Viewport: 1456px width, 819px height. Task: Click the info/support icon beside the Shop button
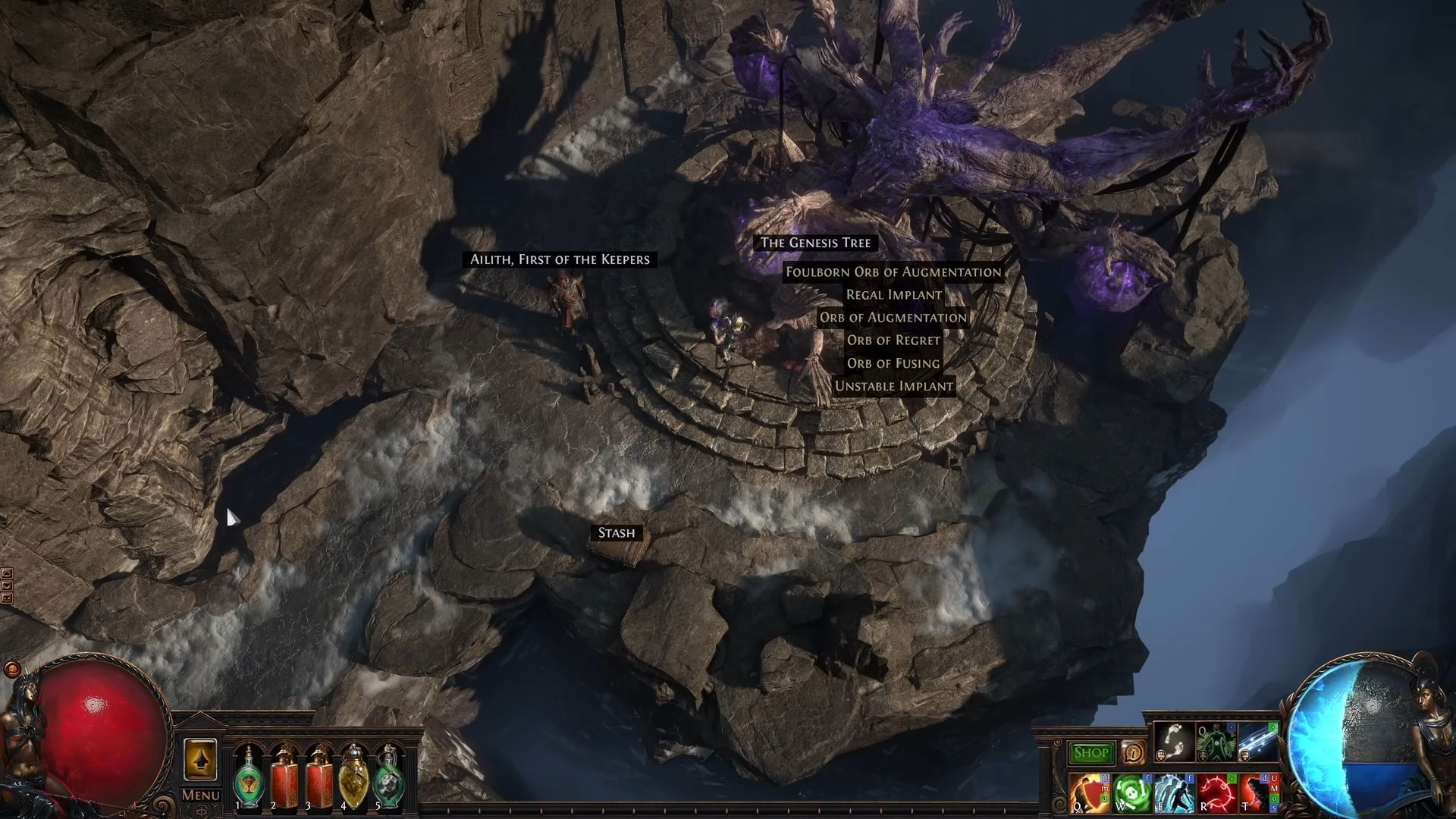tap(1134, 753)
